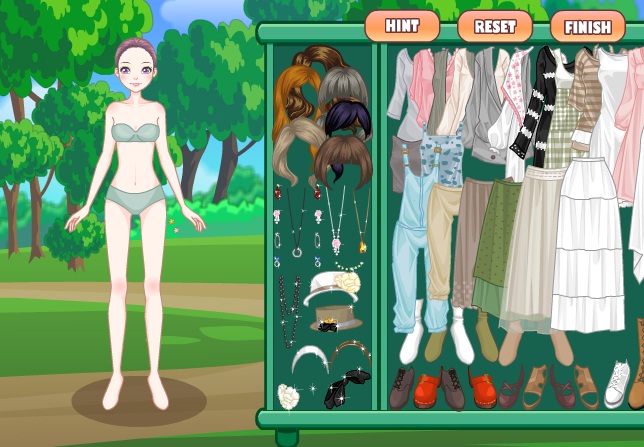Click the HINT button
The height and width of the screenshot is (447, 644).
point(402,25)
